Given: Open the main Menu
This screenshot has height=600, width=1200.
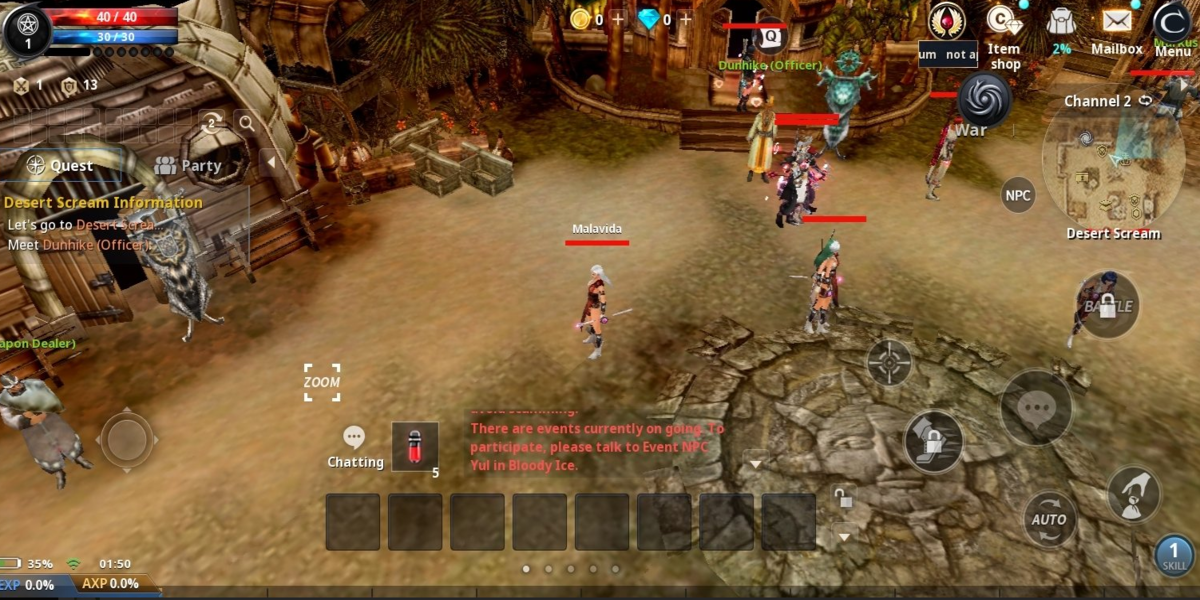Looking at the screenshot, I should coord(1172,28).
